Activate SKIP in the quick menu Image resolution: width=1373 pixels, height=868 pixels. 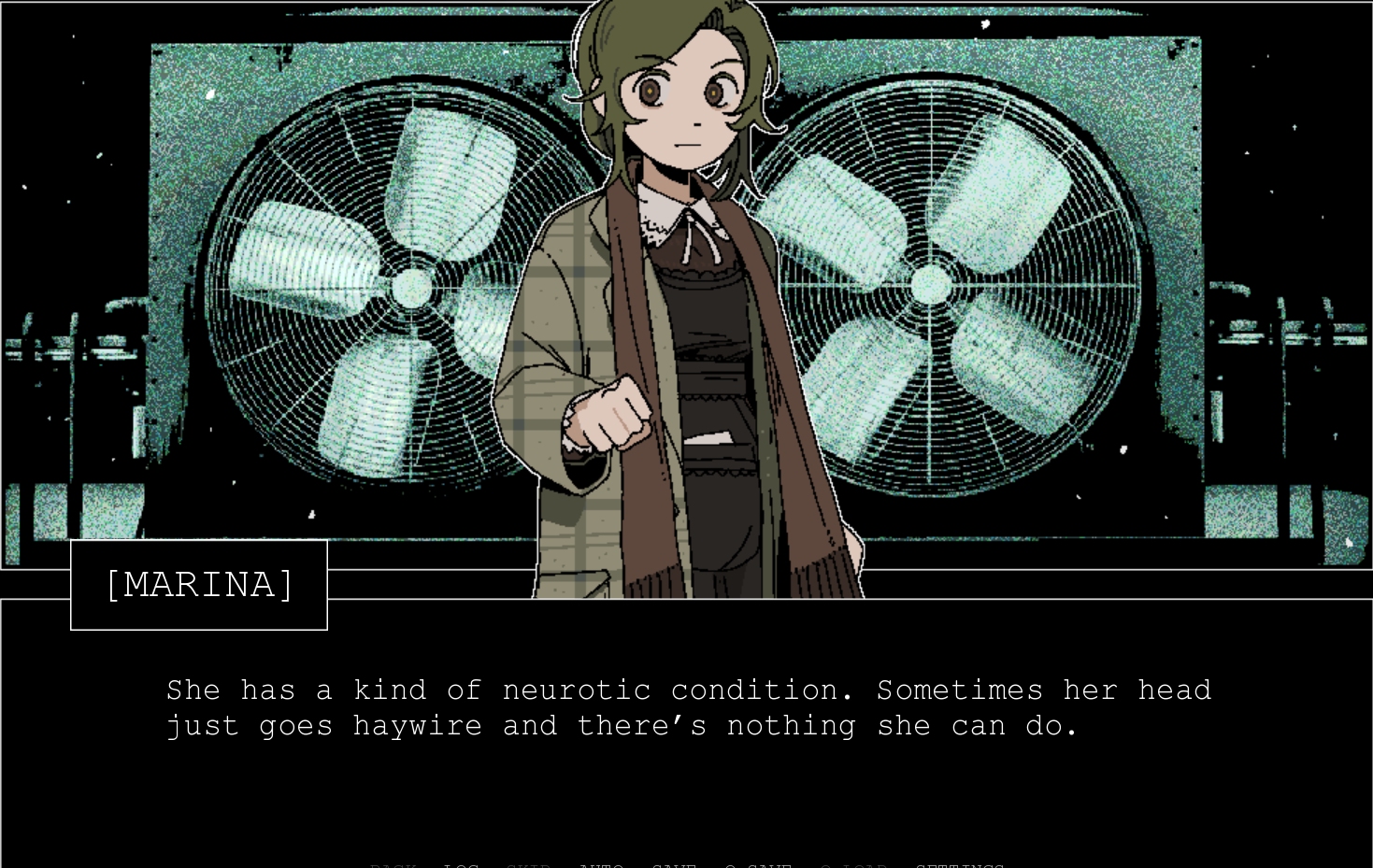pyautogui.click(x=529, y=864)
